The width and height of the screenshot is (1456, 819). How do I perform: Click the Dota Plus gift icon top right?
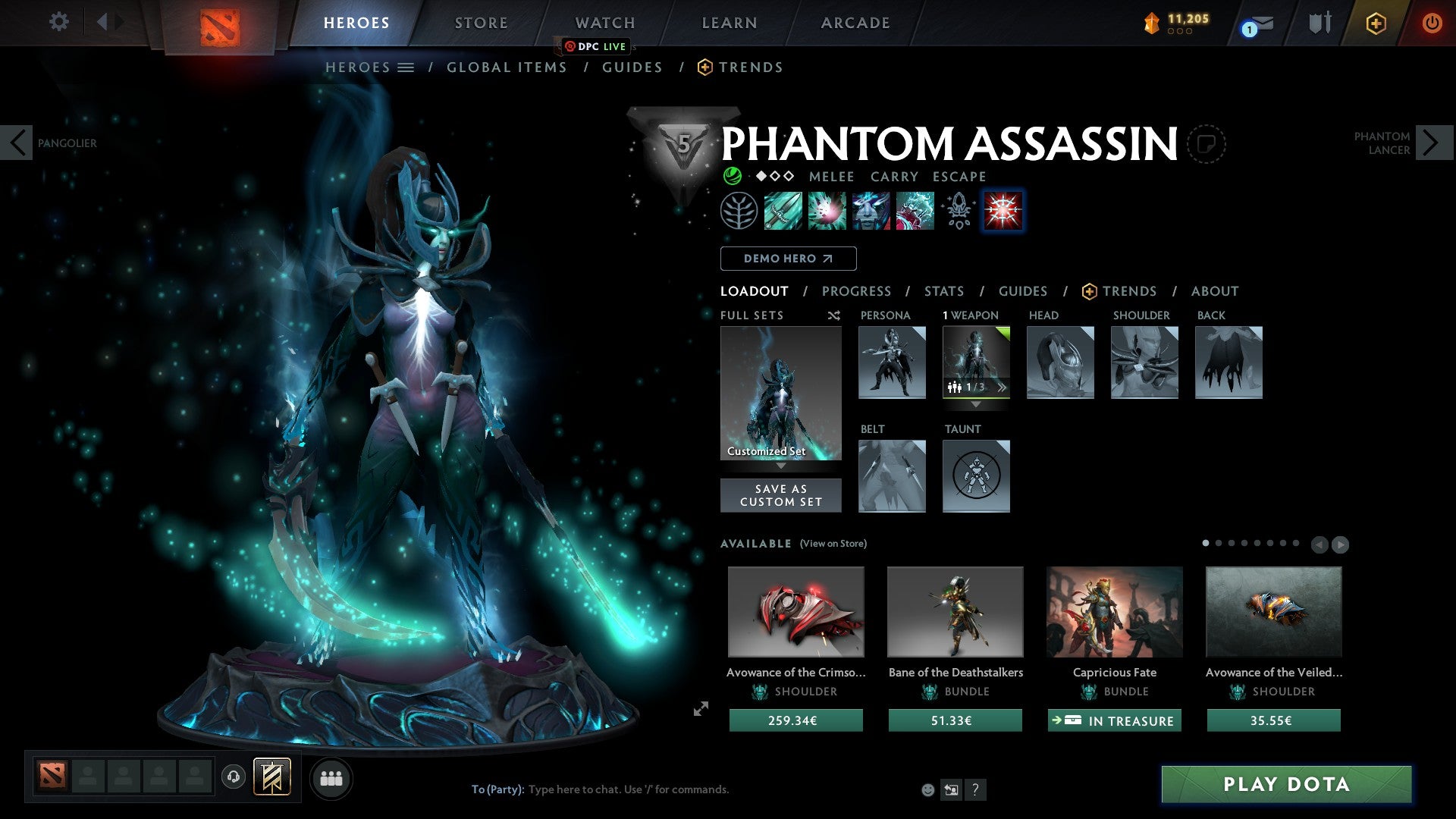click(x=1375, y=23)
